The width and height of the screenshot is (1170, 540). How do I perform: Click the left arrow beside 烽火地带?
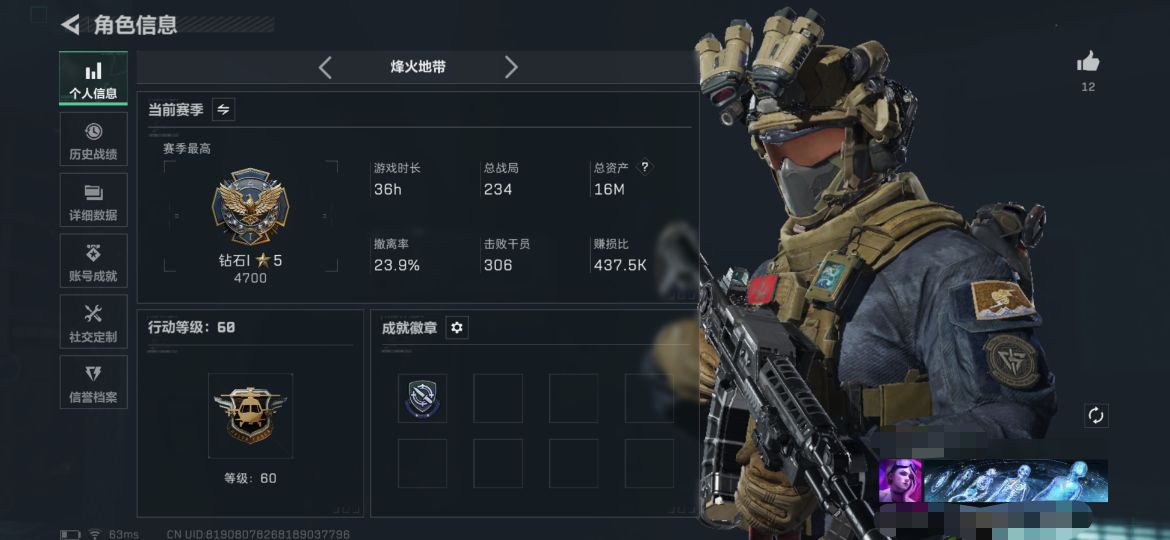click(325, 67)
